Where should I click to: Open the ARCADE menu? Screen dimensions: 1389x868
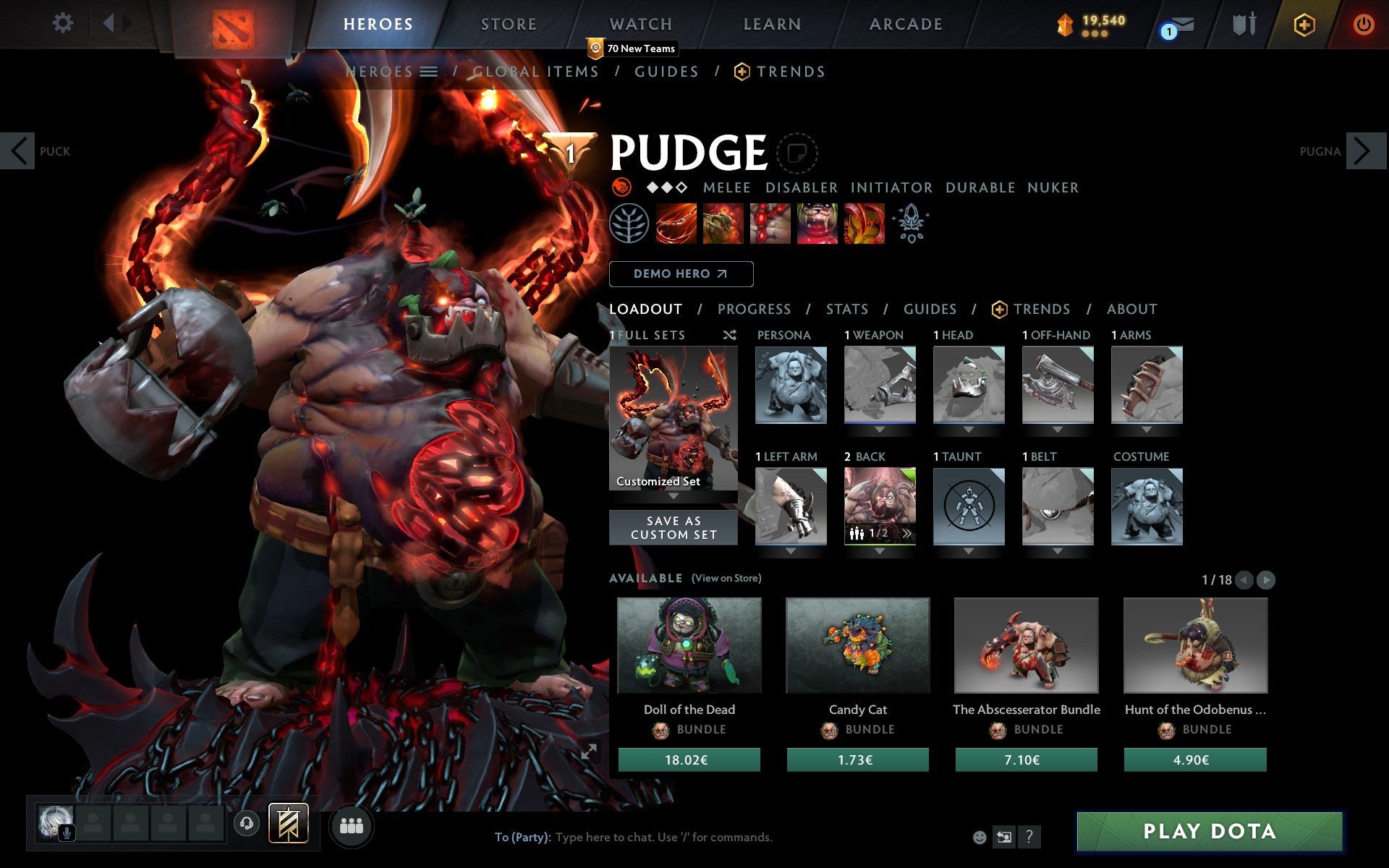point(904,24)
